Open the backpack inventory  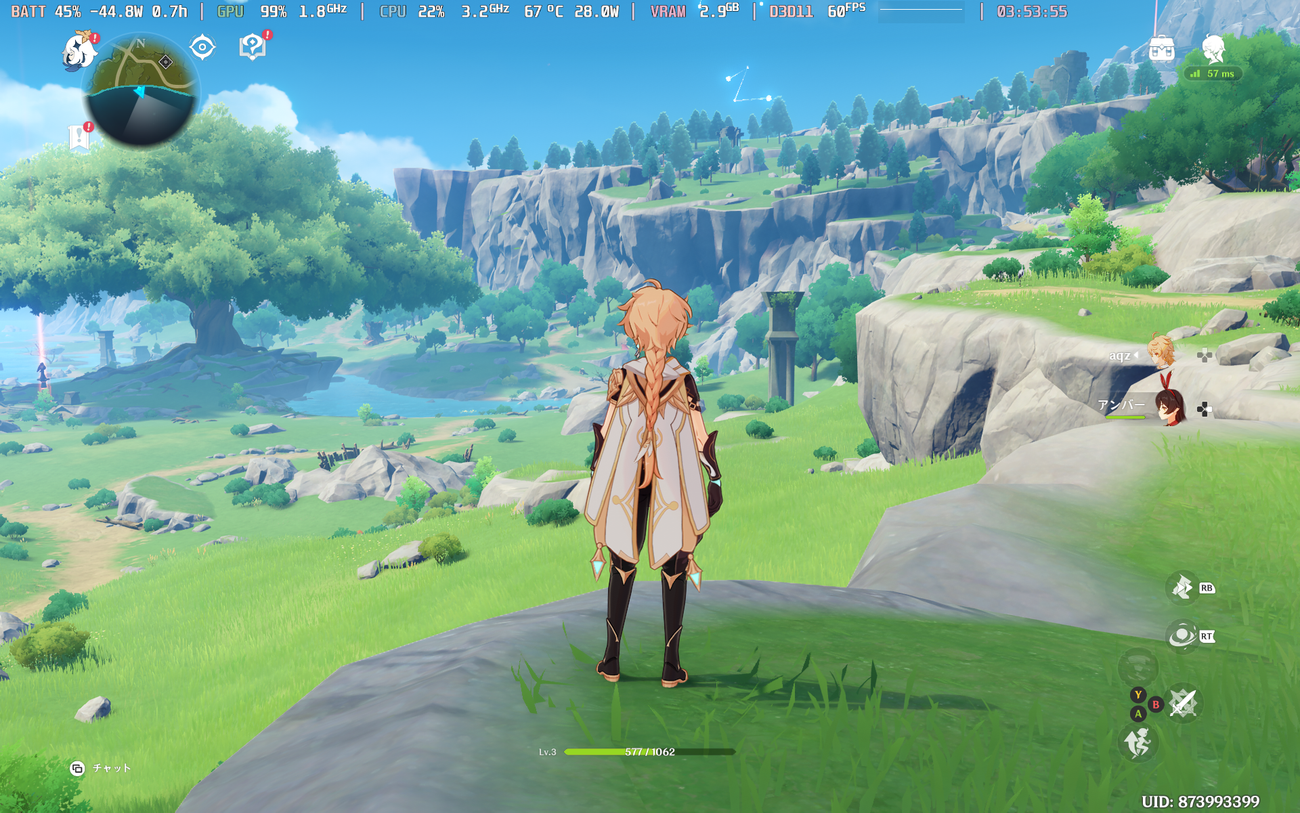(x=1161, y=48)
